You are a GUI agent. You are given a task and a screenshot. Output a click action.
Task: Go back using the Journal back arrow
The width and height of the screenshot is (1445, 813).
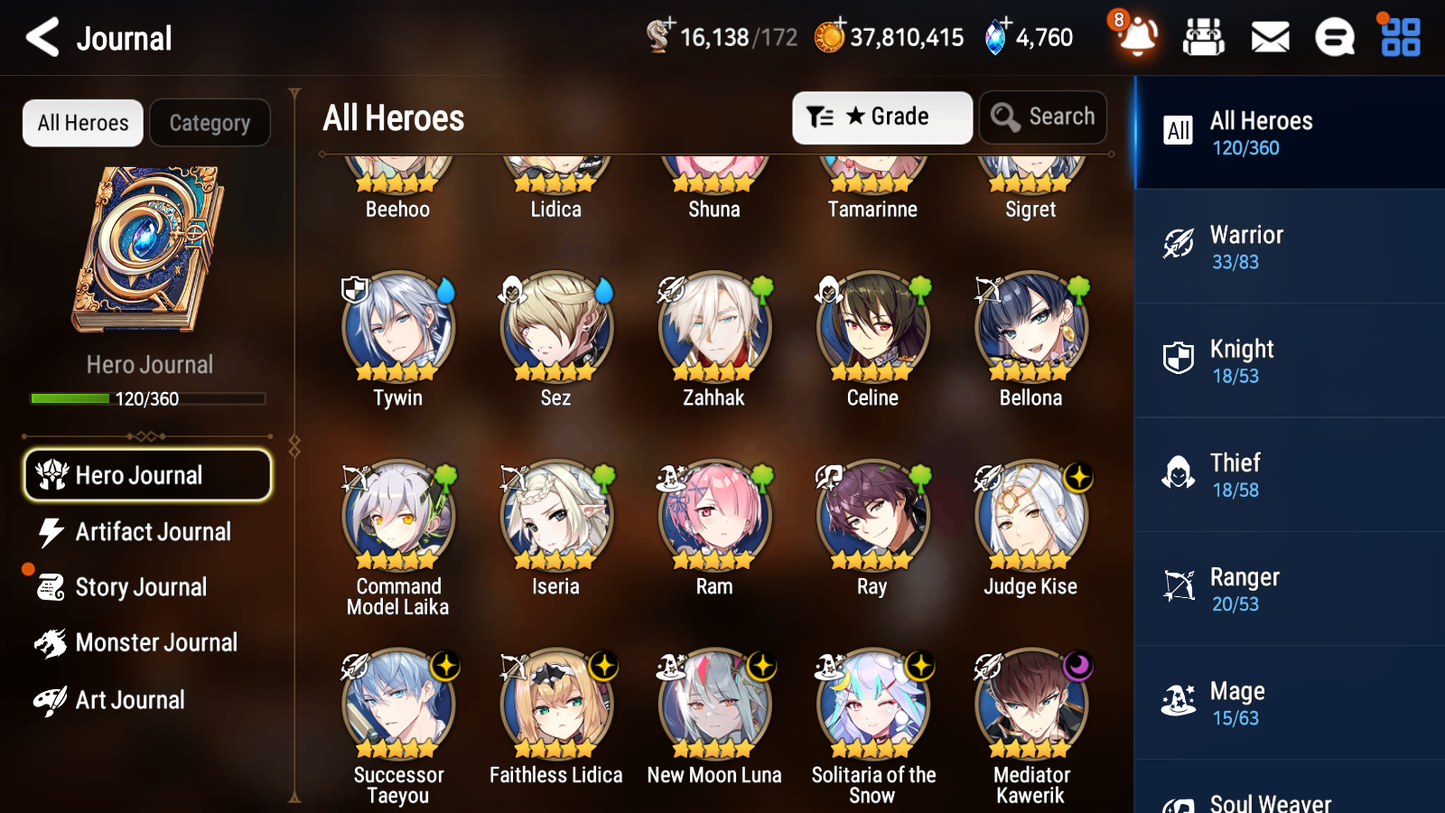[x=42, y=36]
